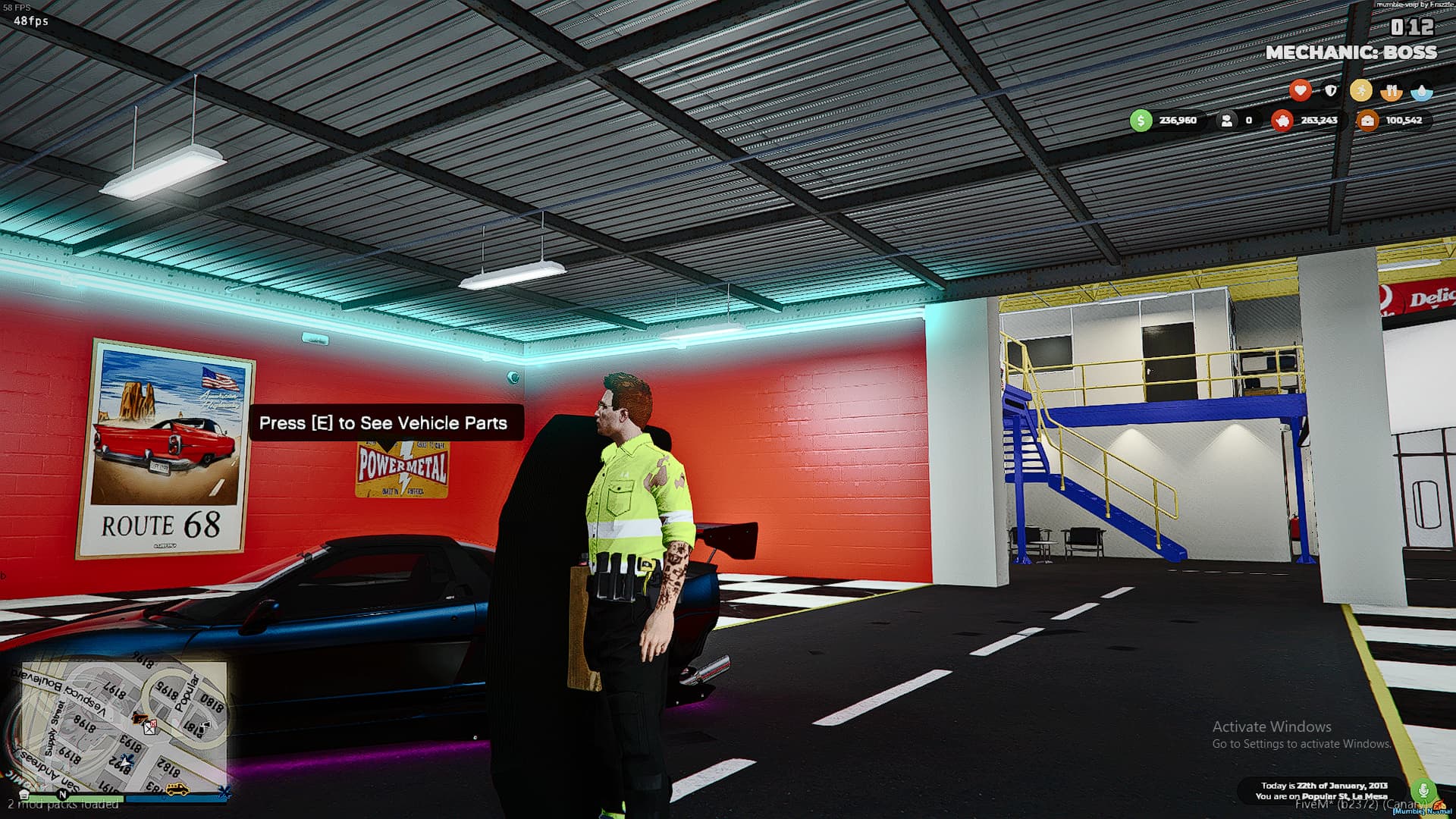Click the taxi icon on the minimap
The image size is (1456, 819).
(x=177, y=789)
